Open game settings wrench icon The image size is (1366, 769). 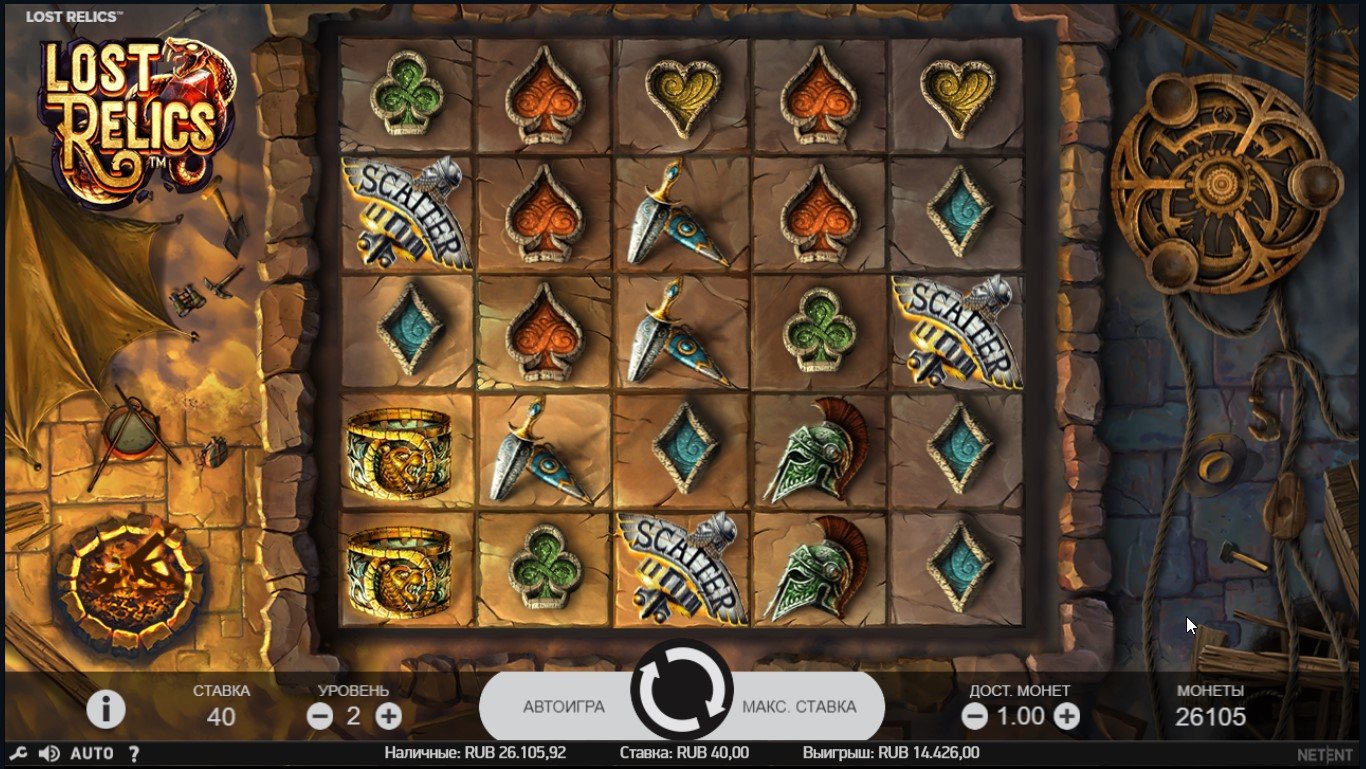[17, 753]
